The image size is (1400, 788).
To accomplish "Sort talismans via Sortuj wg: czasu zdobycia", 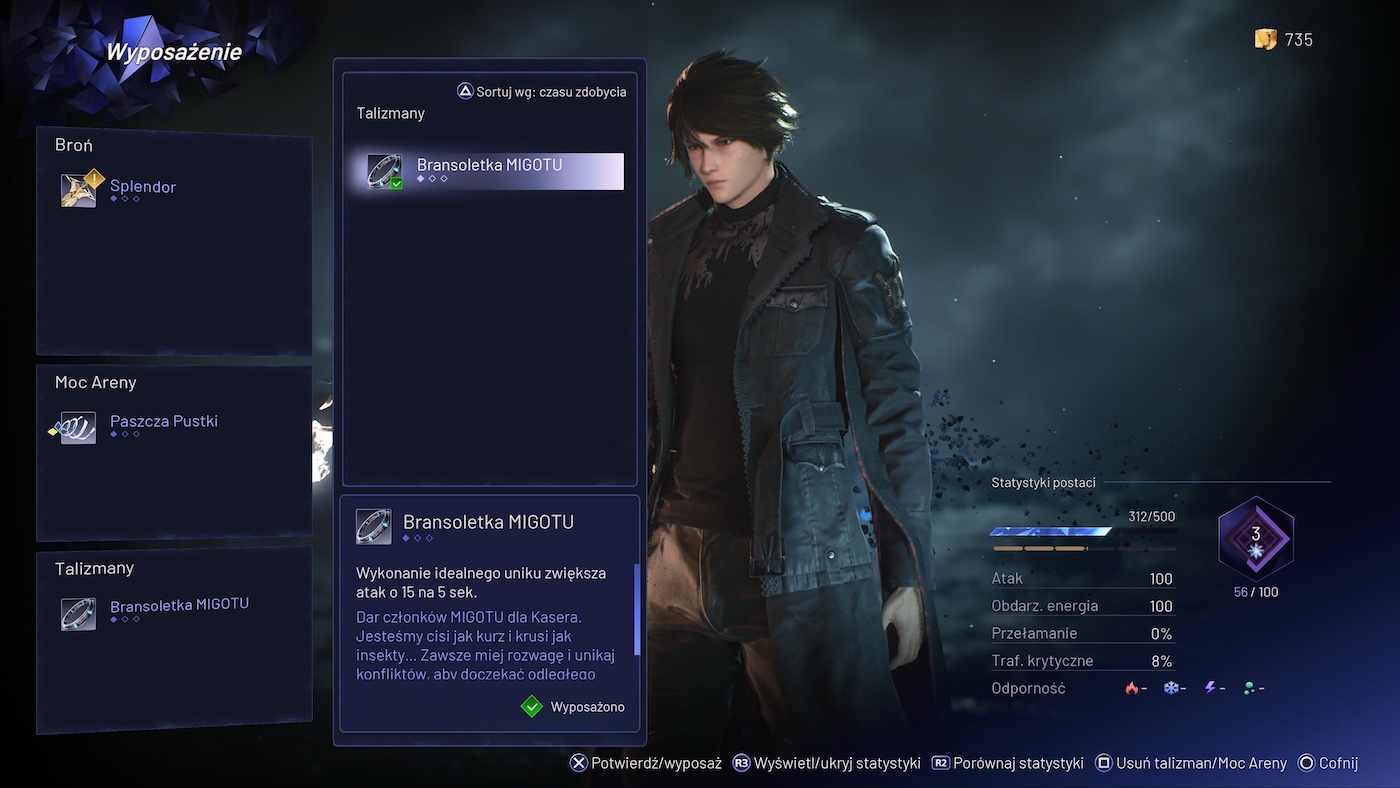I will coord(542,92).
